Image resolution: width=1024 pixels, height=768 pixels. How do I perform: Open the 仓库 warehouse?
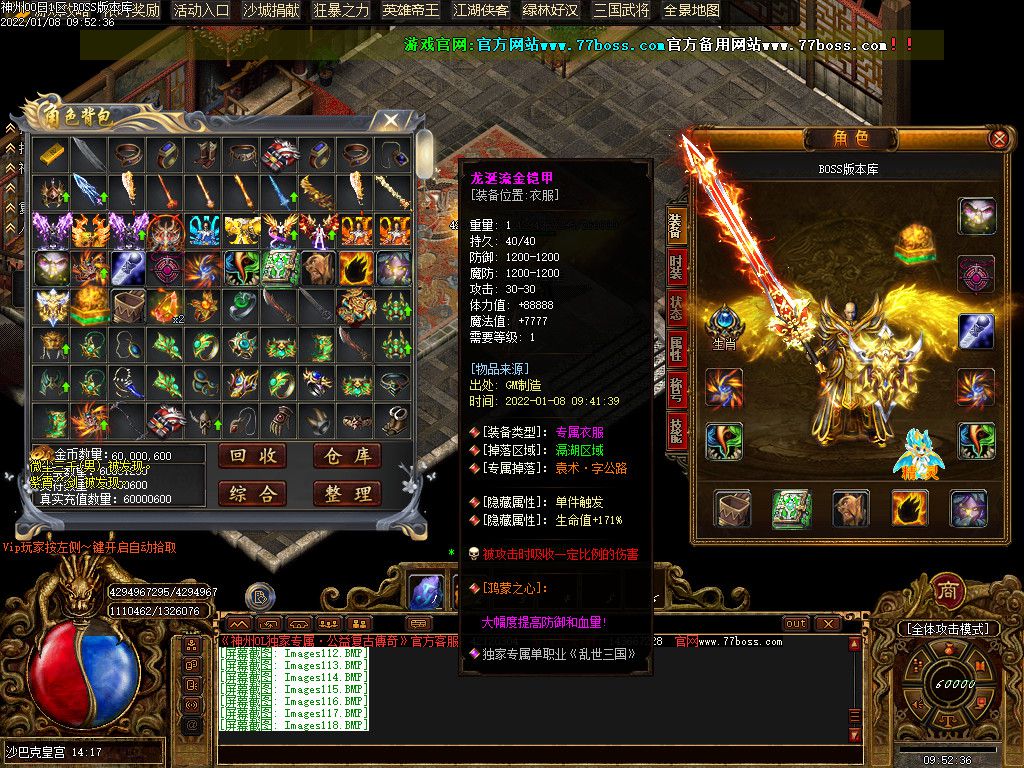(347, 456)
